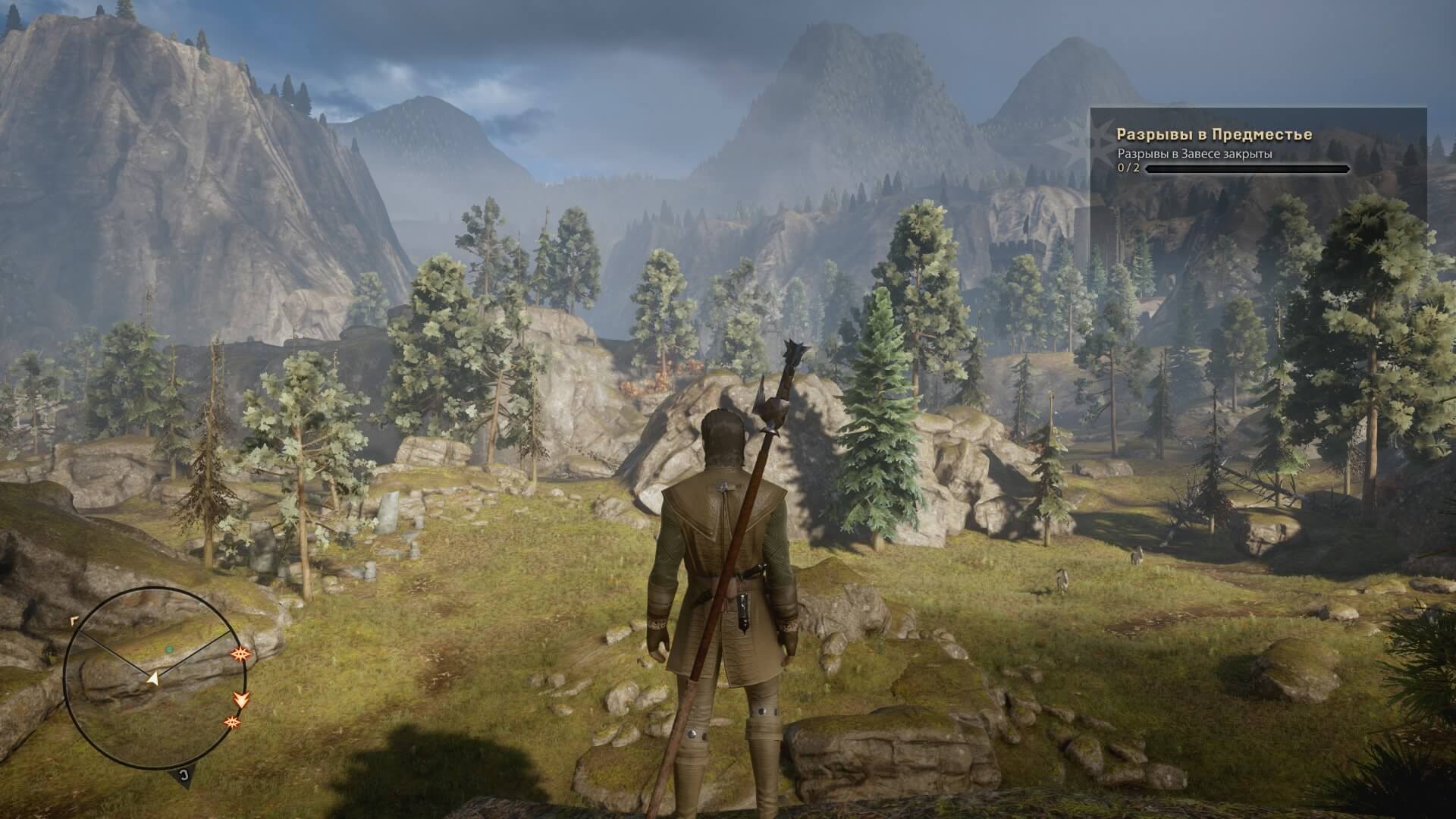Click the white player arrow in minimap center
The height and width of the screenshot is (819, 1456).
click(x=153, y=679)
